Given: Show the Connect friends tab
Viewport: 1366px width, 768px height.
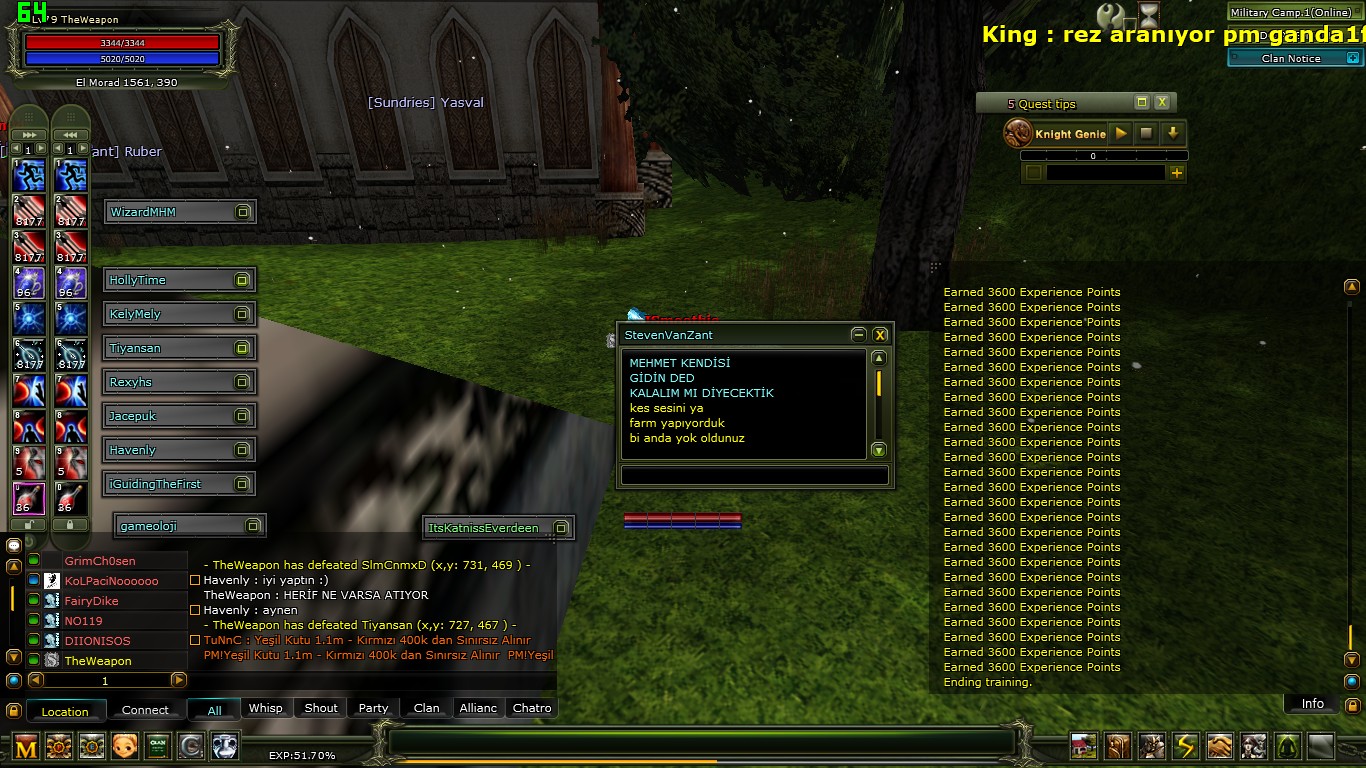Looking at the screenshot, I should click(145, 710).
